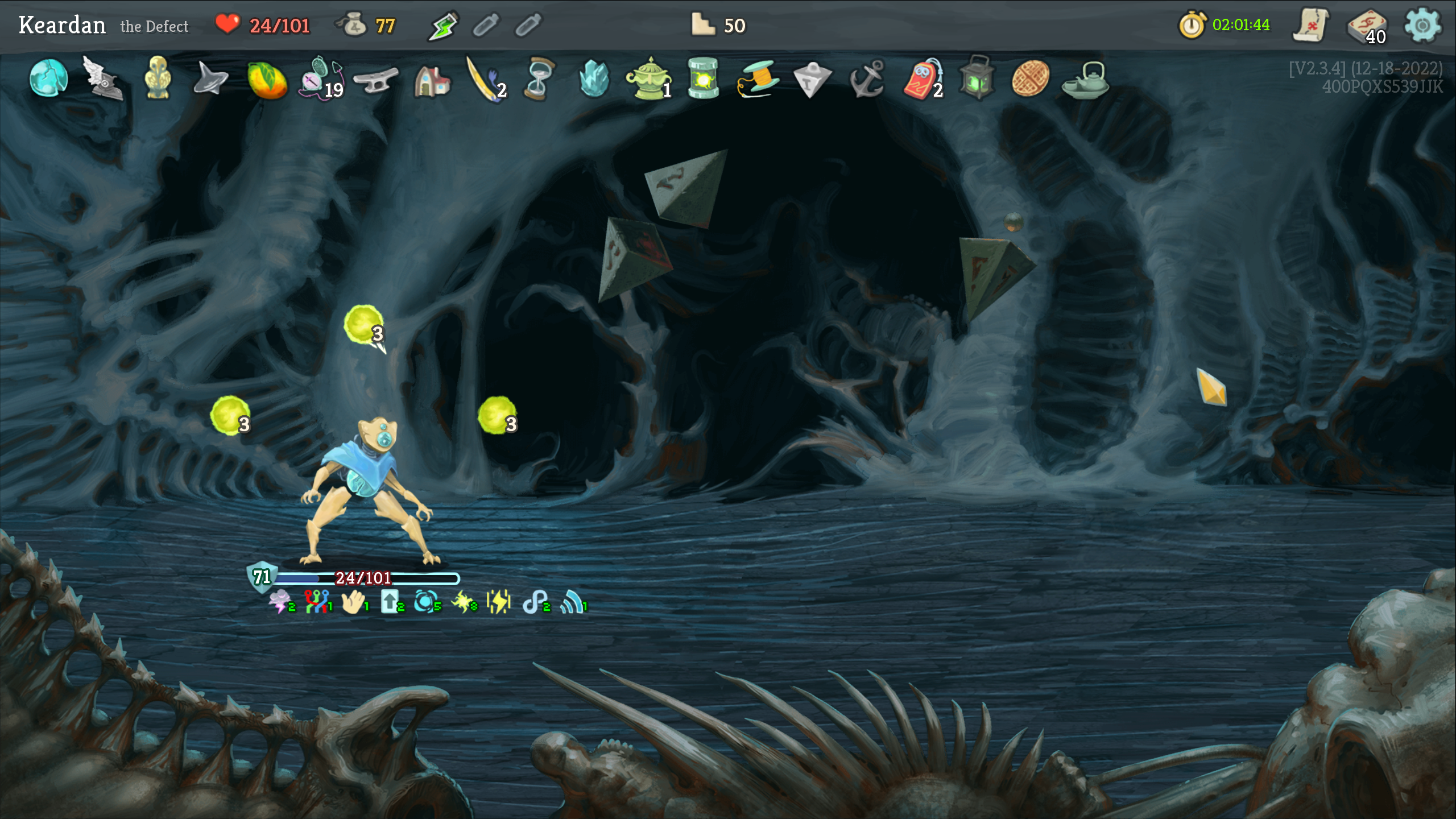
Task: Inspect the tea set relic
Action: (1086, 80)
